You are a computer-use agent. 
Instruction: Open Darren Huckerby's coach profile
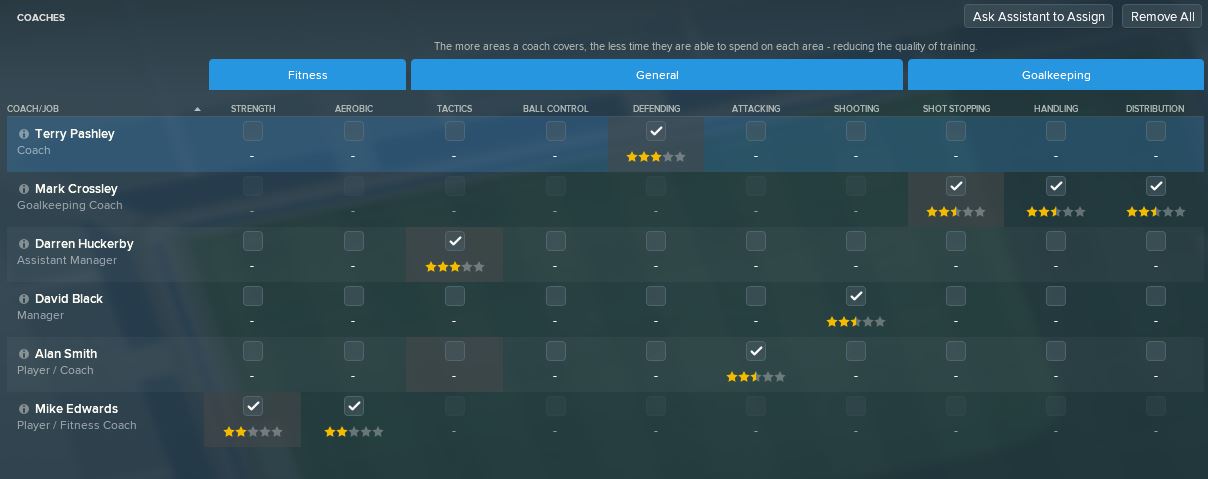coord(84,243)
